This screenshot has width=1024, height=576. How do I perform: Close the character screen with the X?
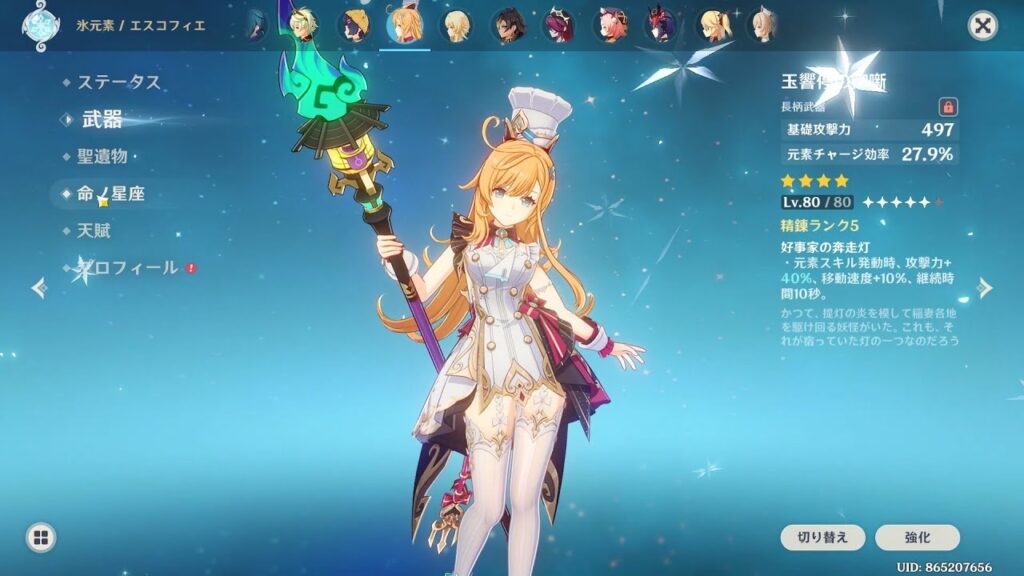[x=983, y=26]
